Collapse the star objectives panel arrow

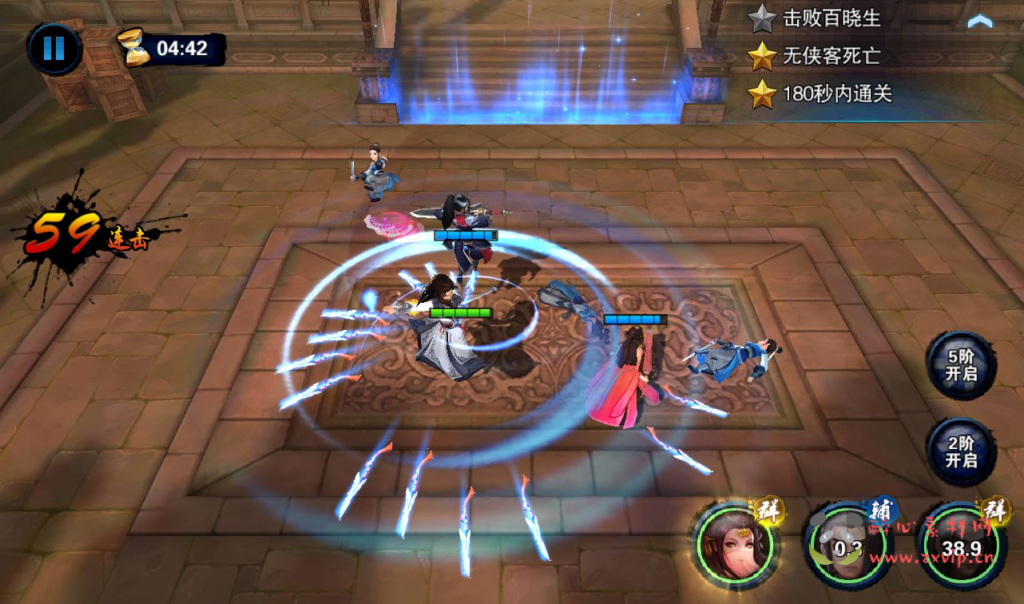pos(979,21)
